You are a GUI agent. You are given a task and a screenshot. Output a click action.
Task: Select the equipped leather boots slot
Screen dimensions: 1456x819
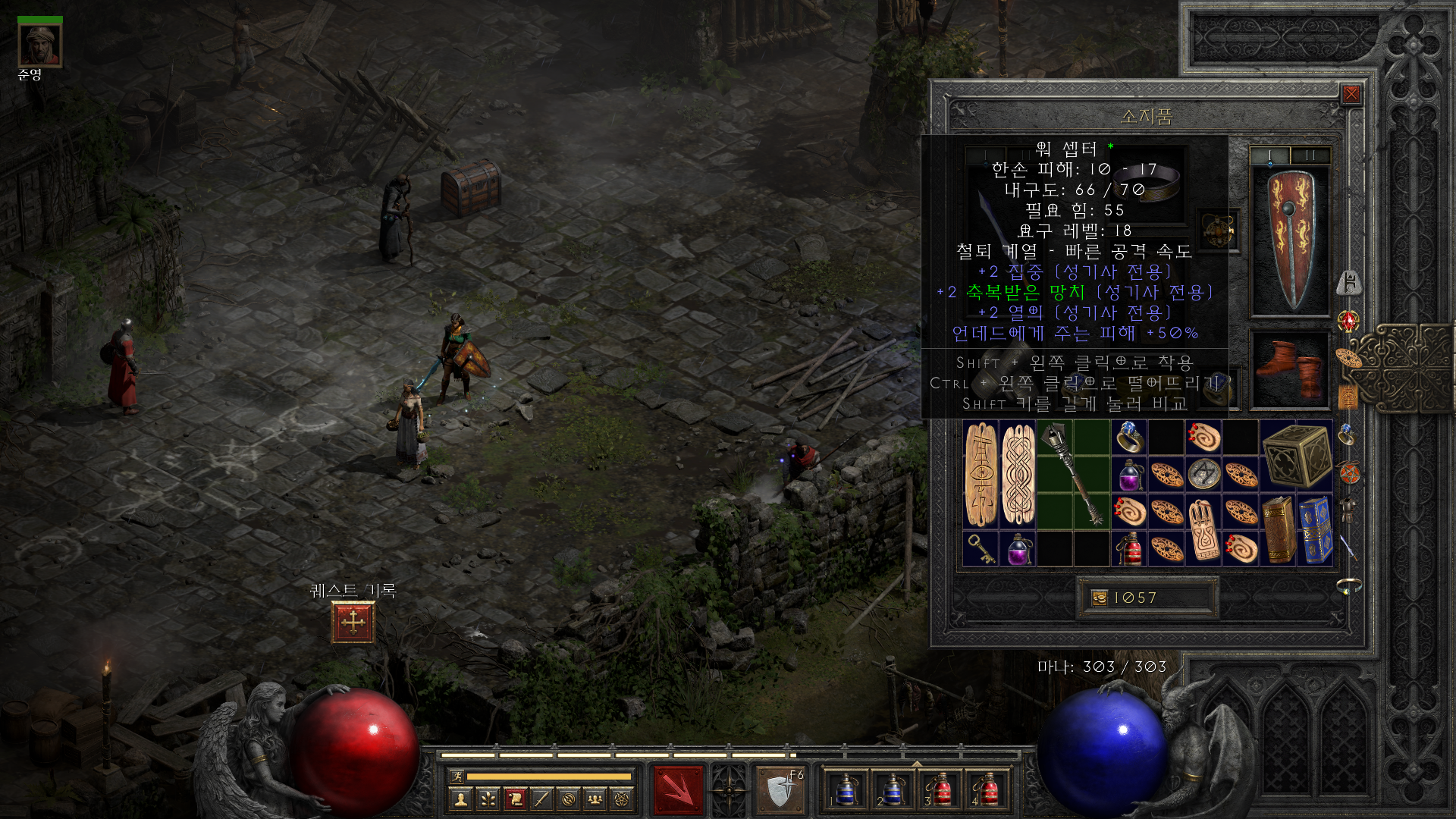click(1290, 369)
